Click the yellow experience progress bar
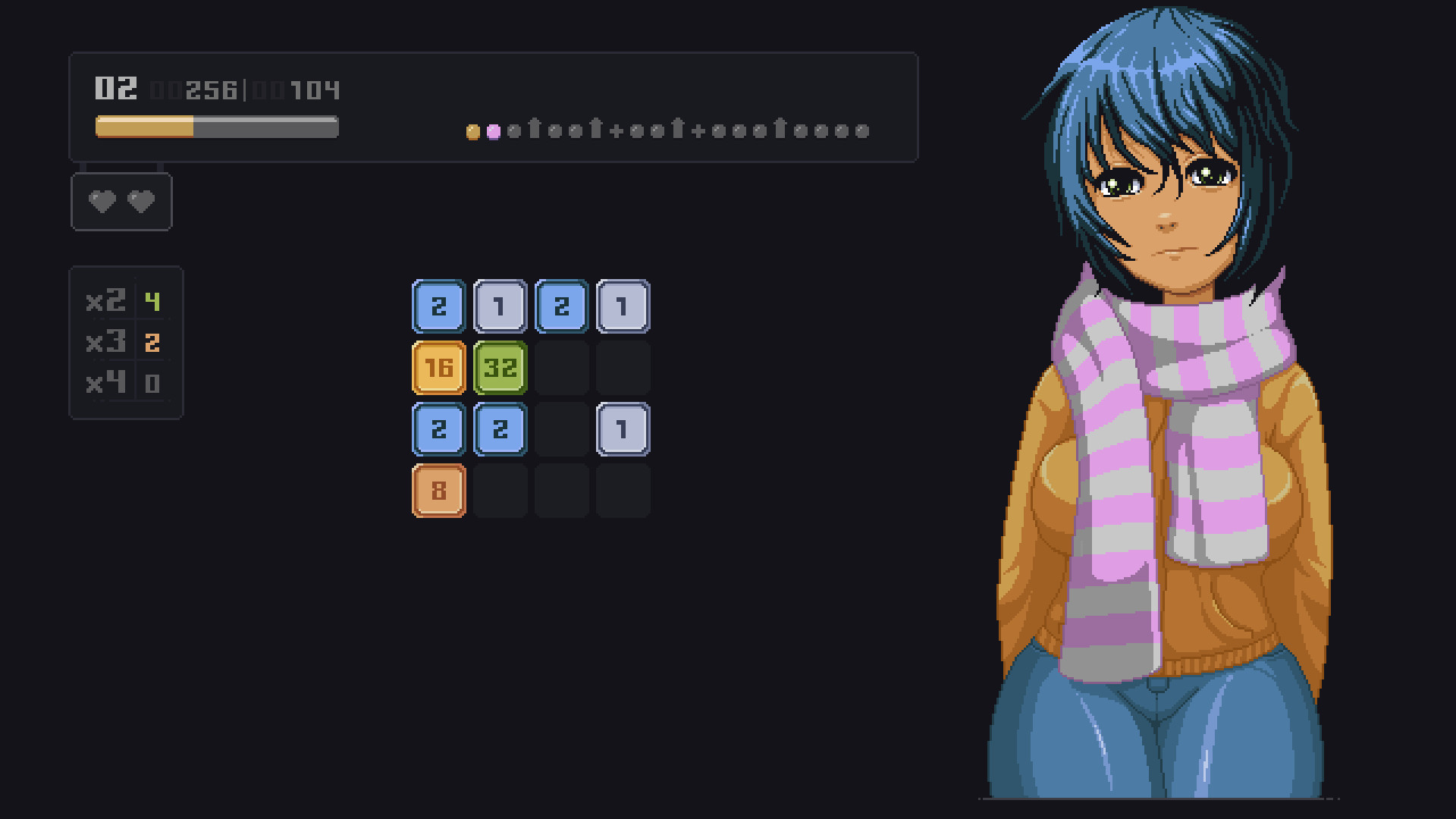 (144, 127)
